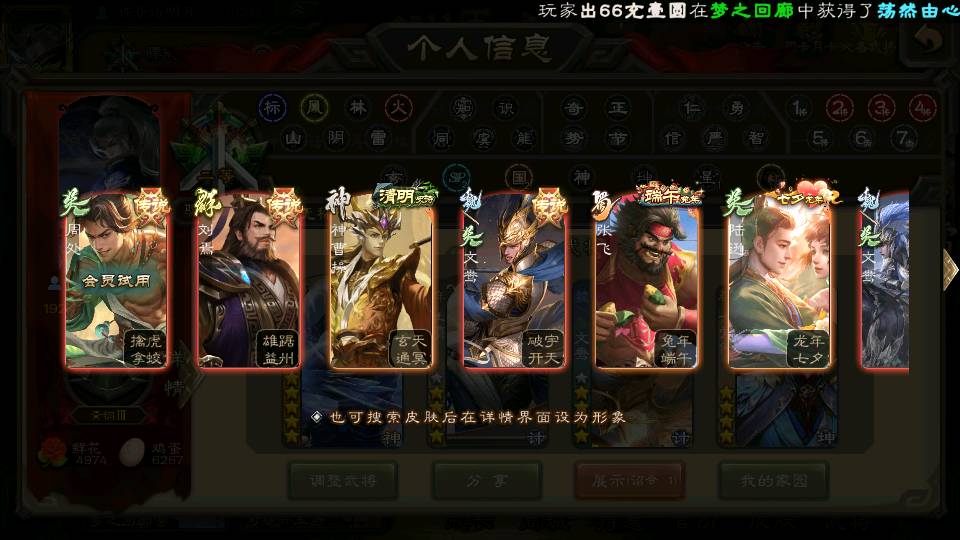Select the 神 category filter
The width and height of the screenshot is (960, 540).
pyautogui.click(x=581, y=177)
